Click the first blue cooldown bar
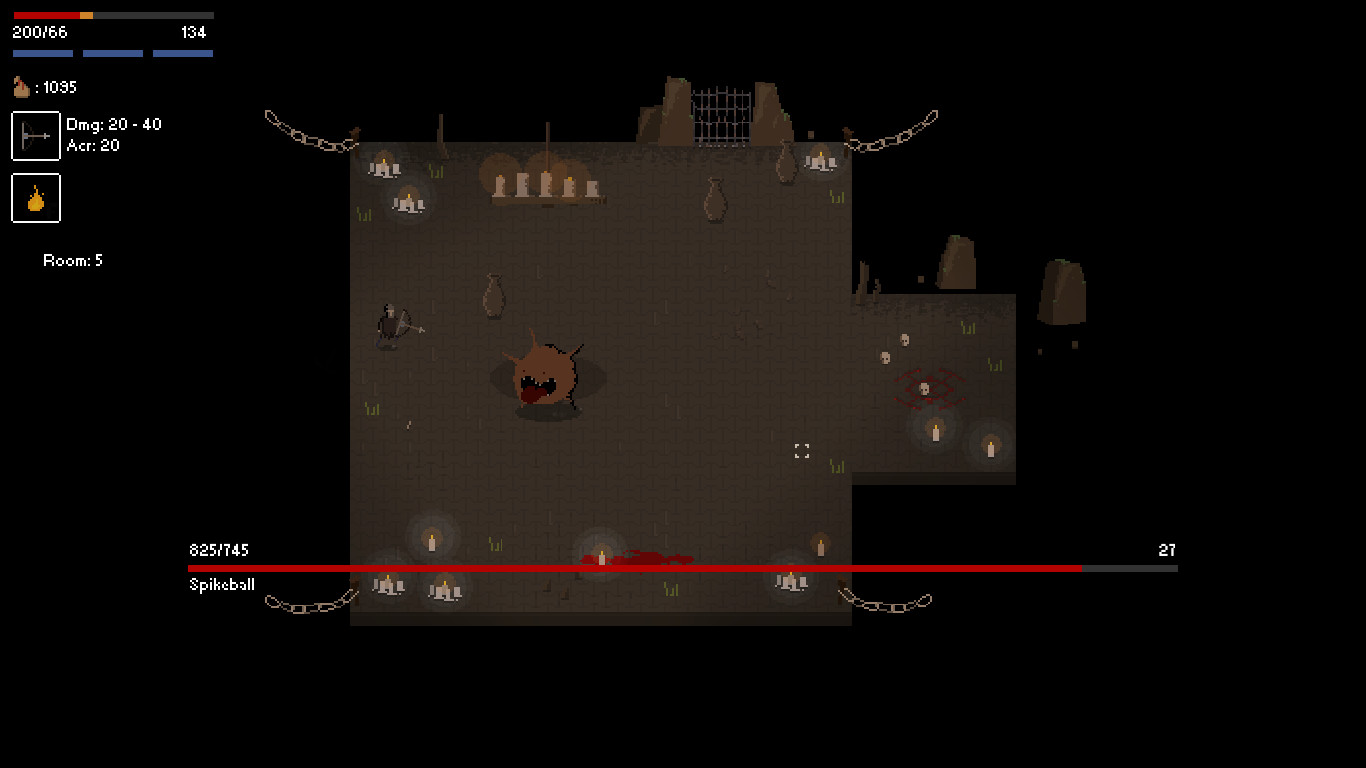 pos(42,52)
